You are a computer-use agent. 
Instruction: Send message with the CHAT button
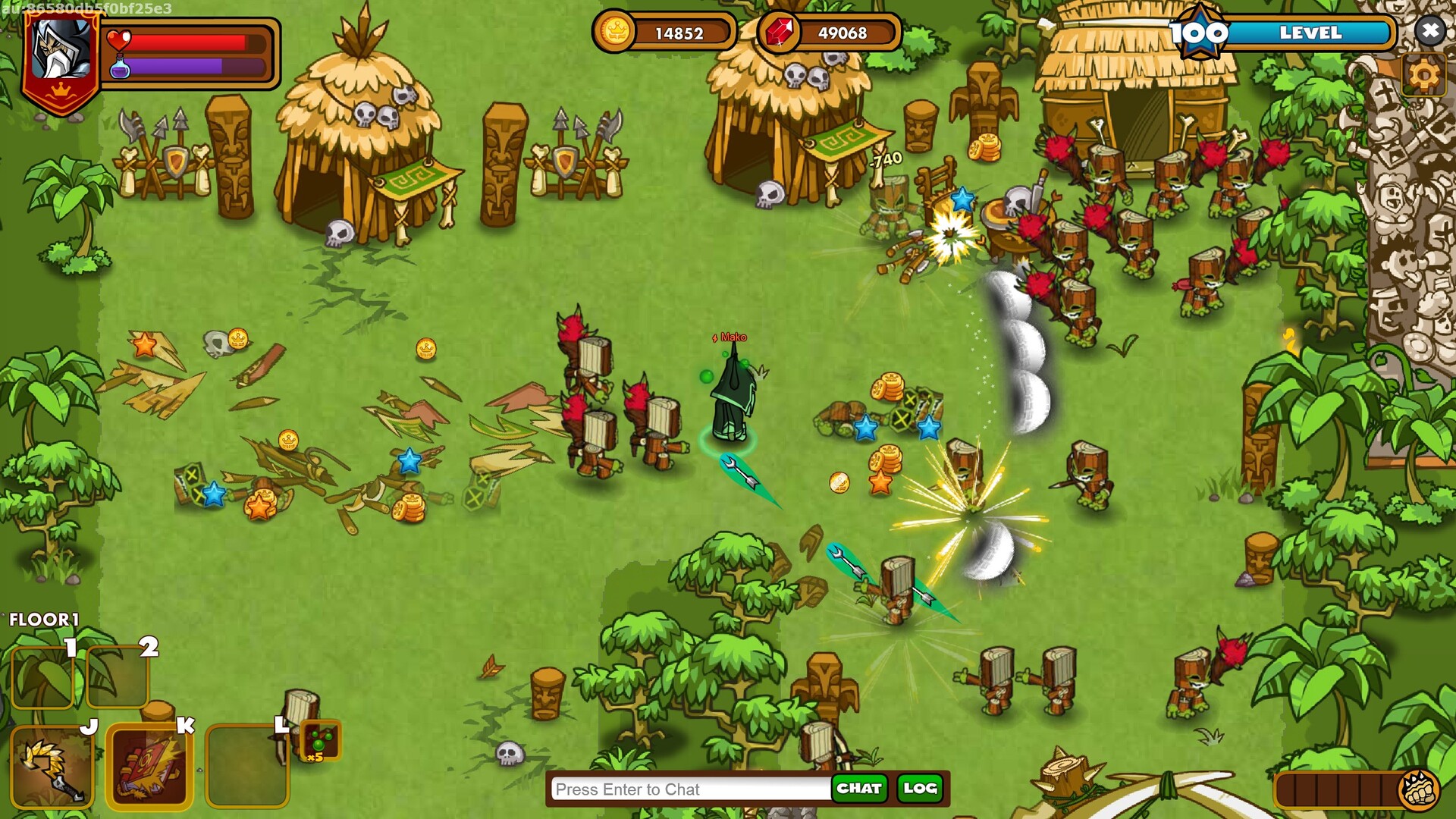point(858,789)
